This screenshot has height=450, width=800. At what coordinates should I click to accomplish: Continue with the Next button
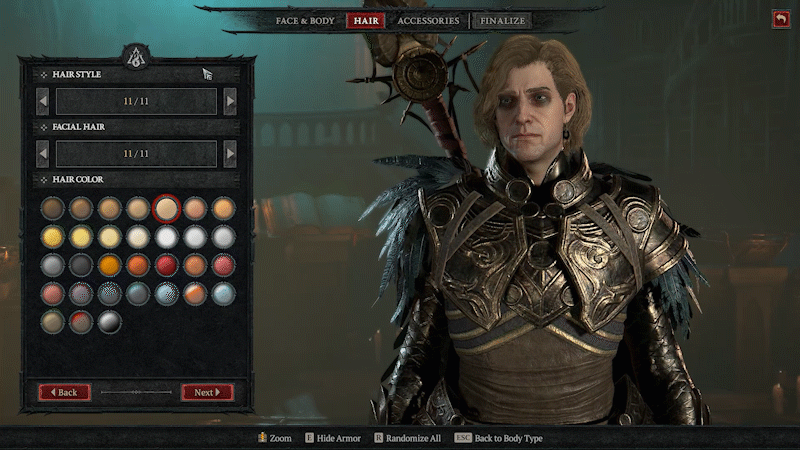(x=208, y=392)
